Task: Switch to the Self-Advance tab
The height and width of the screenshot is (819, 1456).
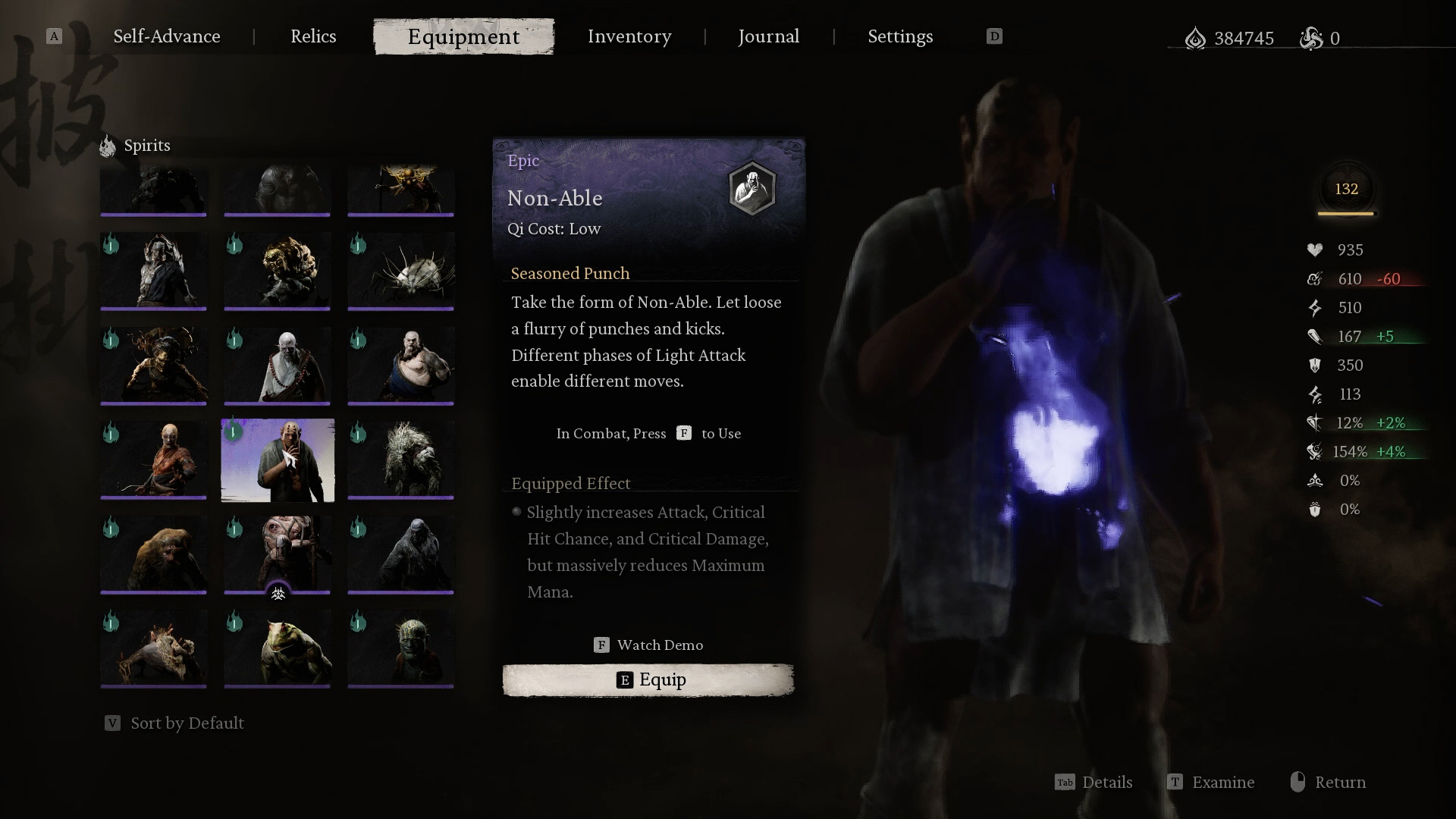Action: [167, 36]
